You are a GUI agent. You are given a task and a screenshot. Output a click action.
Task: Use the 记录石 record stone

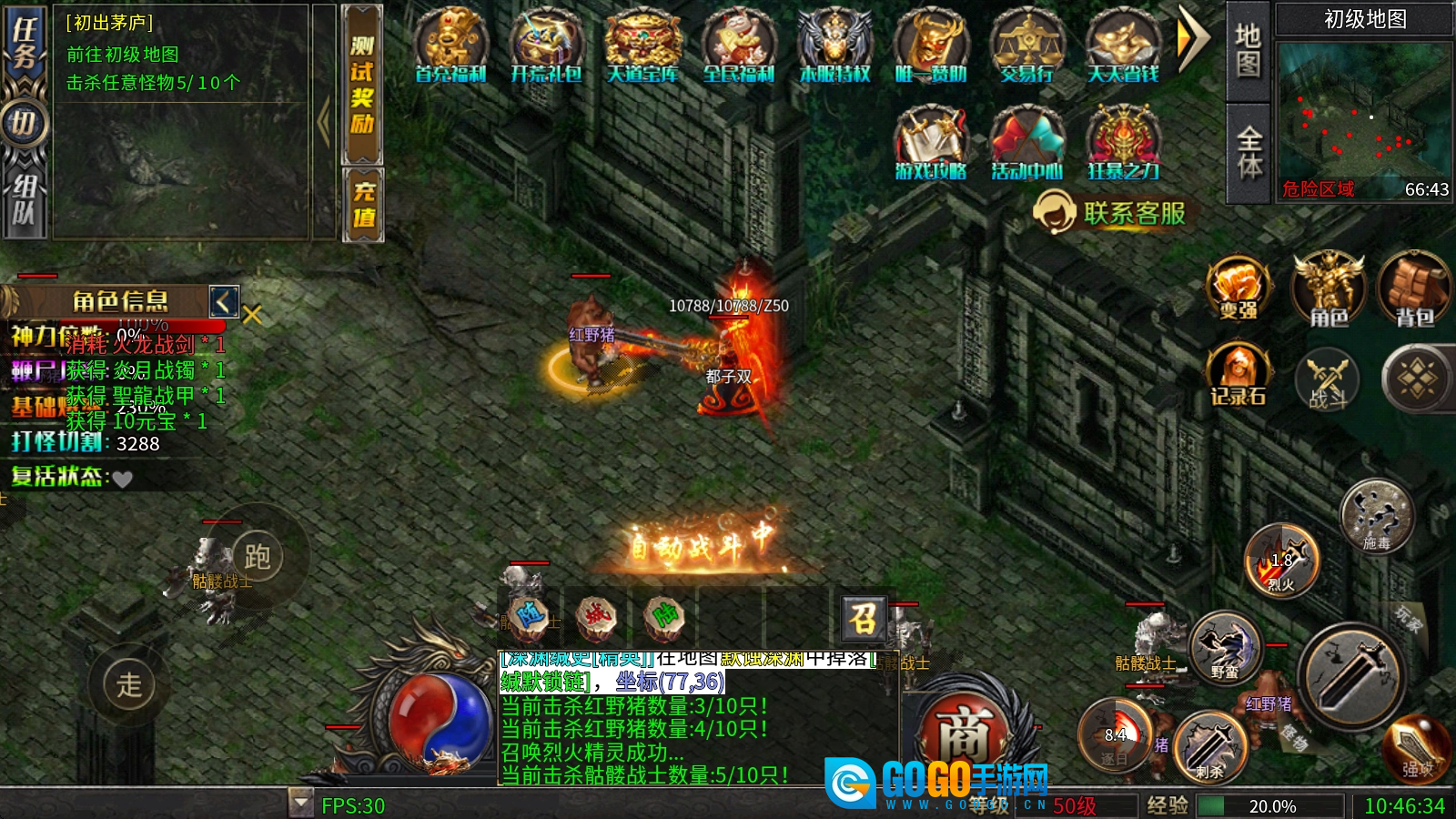[x=1239, y=375]
